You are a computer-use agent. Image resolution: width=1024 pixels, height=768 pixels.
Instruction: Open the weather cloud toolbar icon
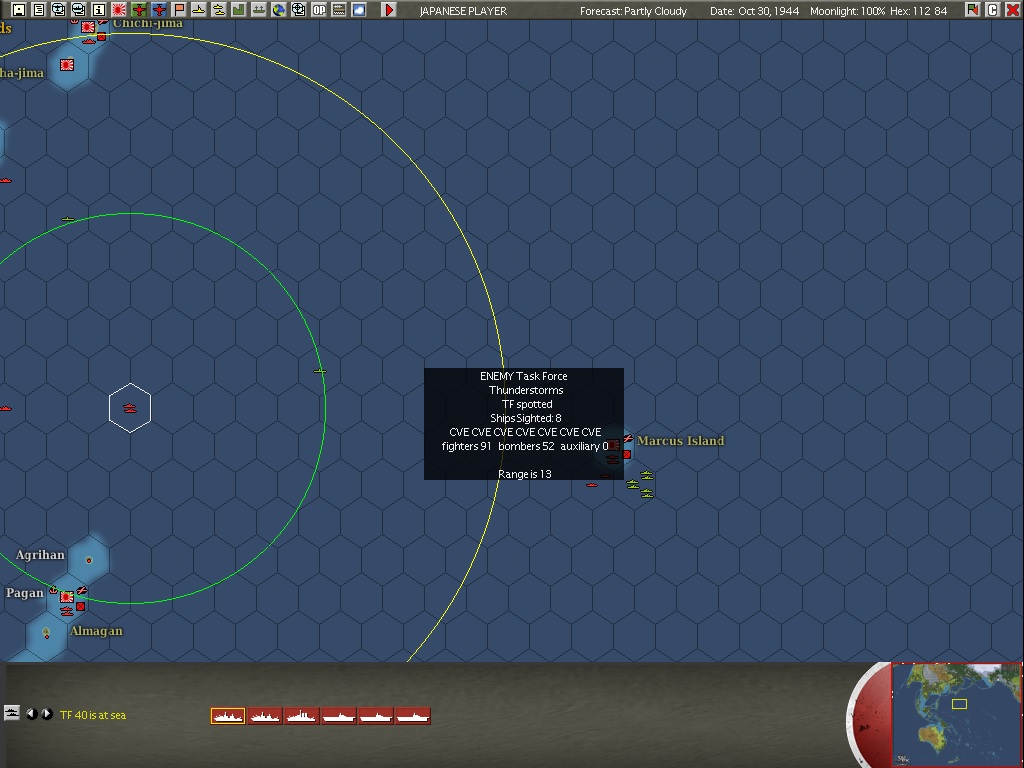coord(359,10)
